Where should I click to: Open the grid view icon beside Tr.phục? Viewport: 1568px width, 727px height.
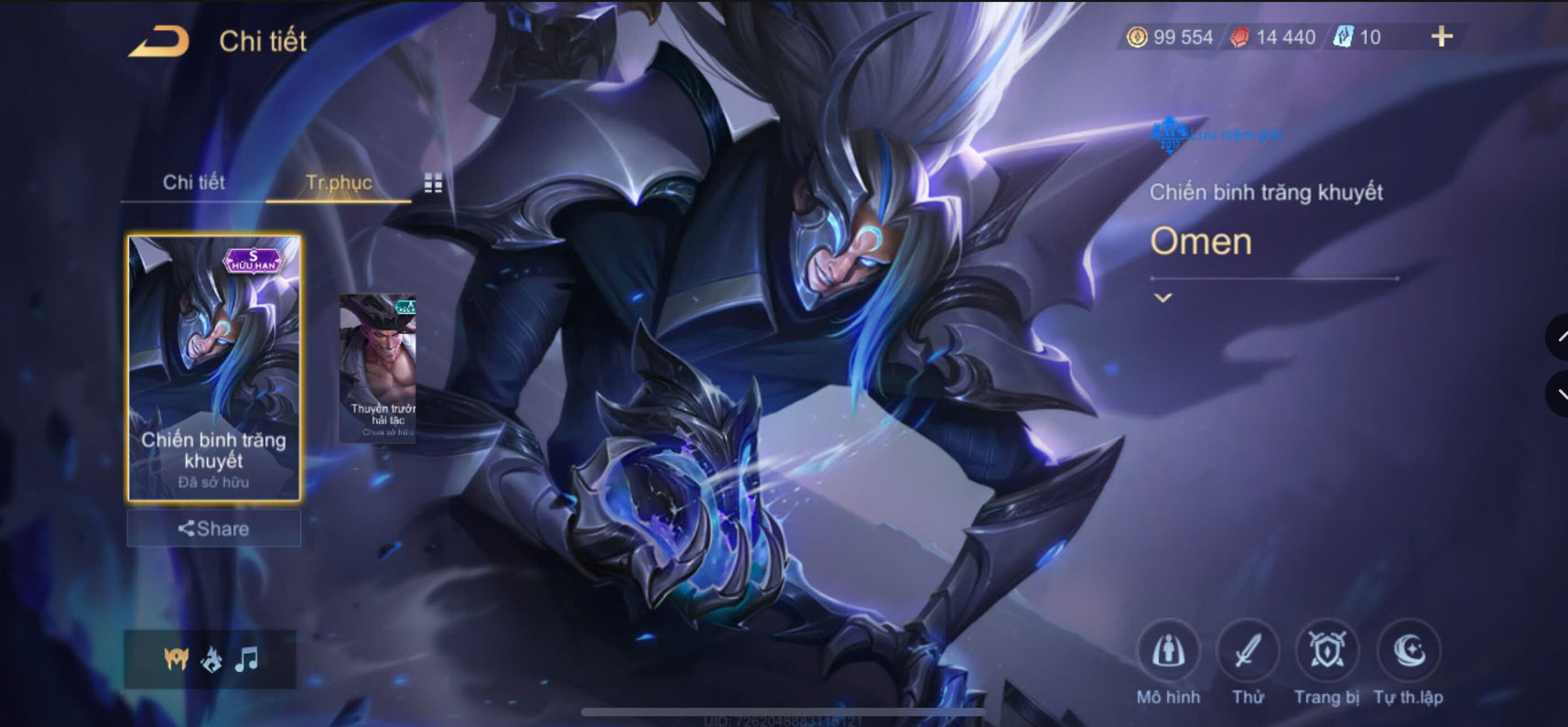432,183
